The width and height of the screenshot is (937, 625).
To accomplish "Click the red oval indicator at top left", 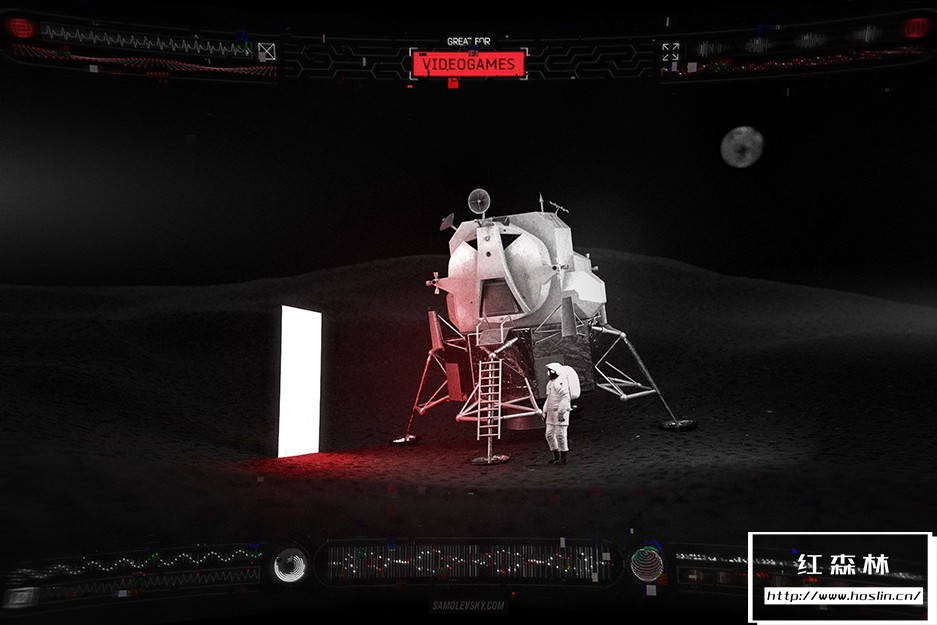I will (20, 28).
